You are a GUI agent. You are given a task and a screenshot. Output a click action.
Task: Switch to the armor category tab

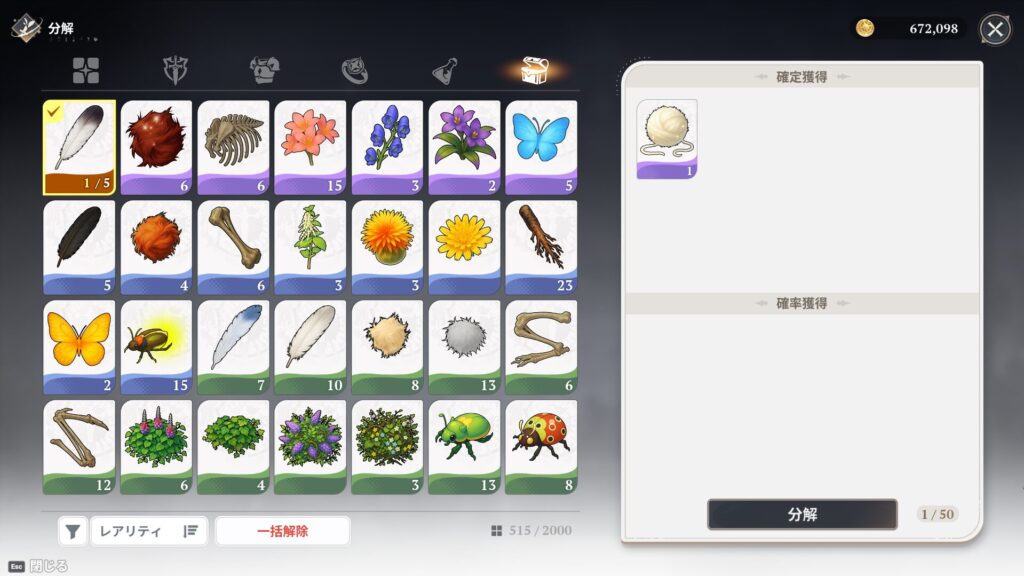pyautogui.click(x=265, y=70)
